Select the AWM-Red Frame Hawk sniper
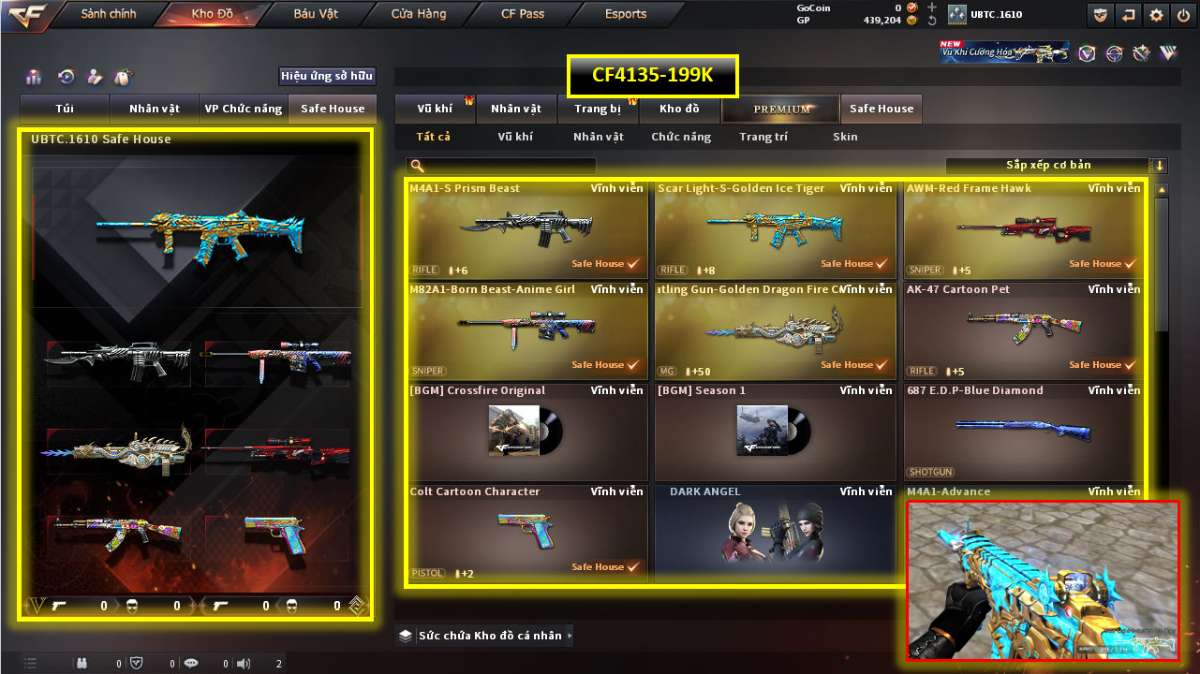1200x674 pixels. click(x=1023, y=229)
